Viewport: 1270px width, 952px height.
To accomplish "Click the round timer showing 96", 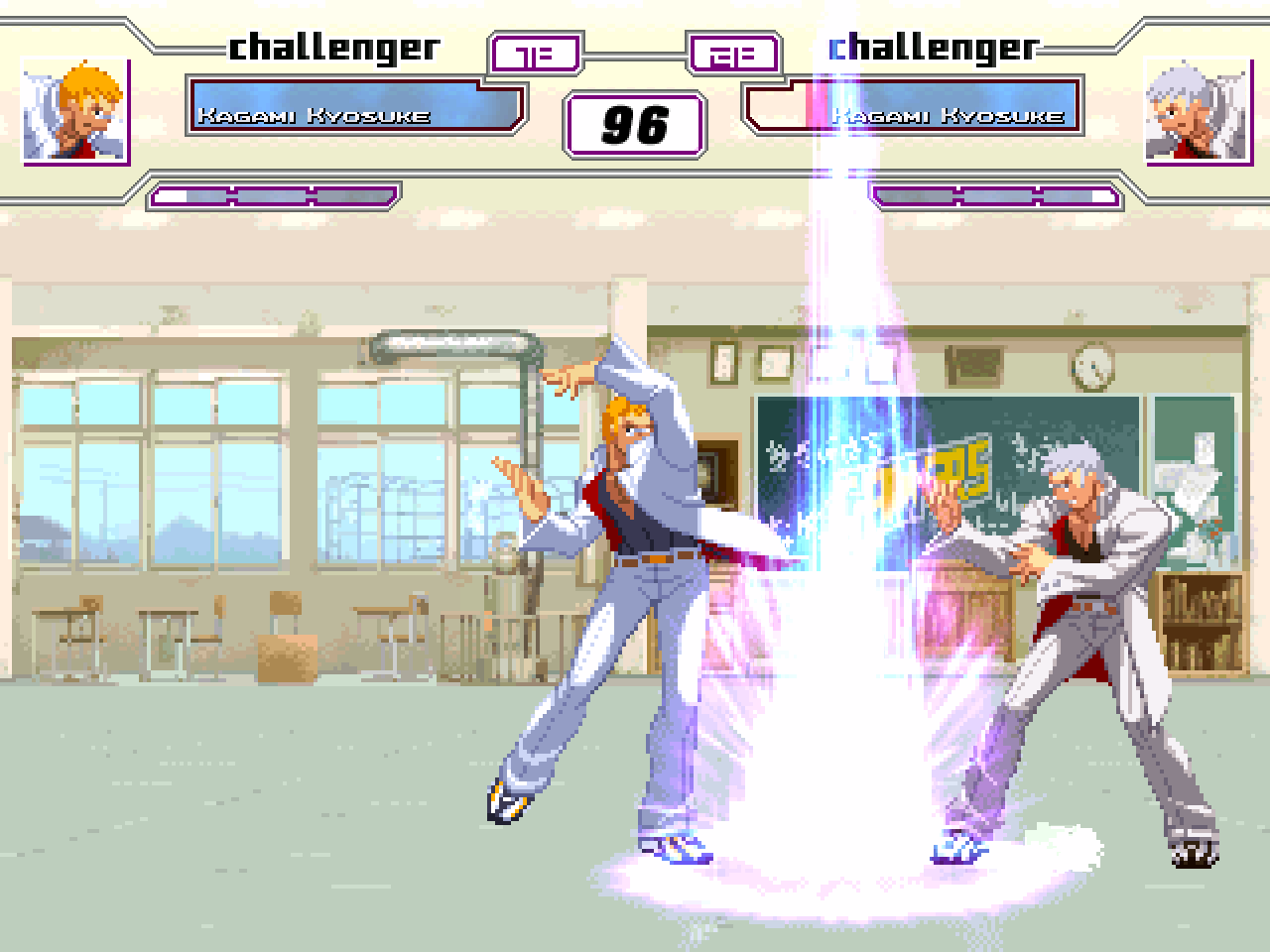I will [633, 124].
